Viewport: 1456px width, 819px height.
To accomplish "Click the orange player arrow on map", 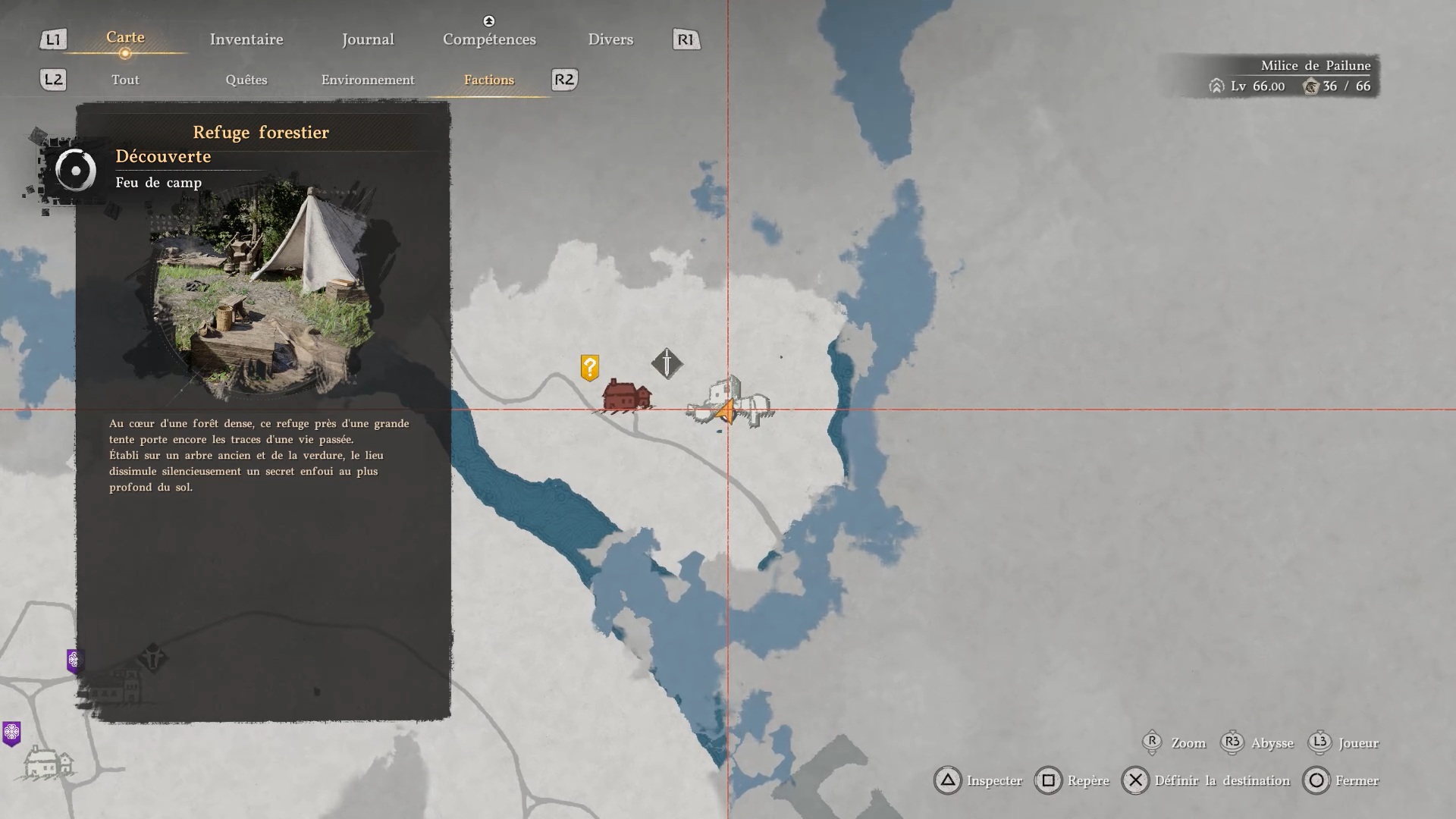I will 726,412.
